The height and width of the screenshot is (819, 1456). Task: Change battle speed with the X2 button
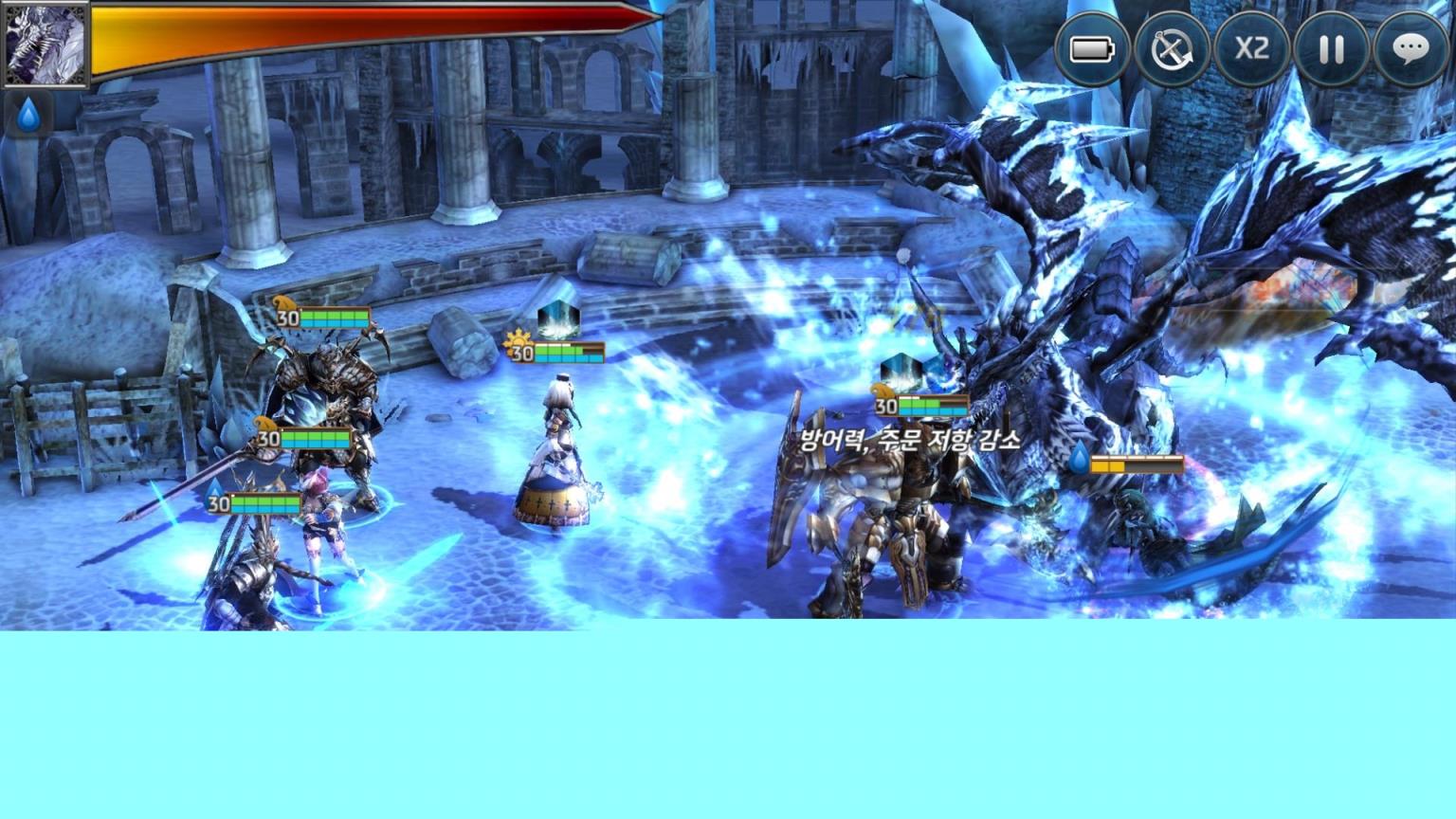point(1251,48)
